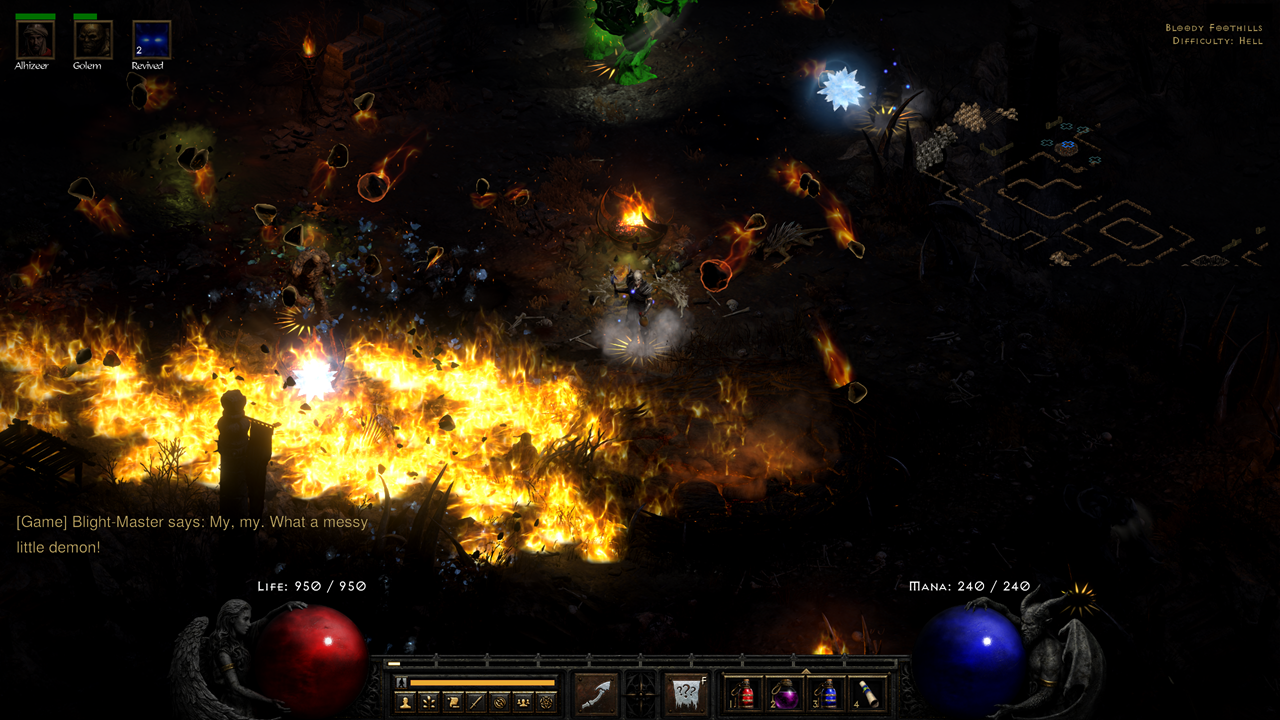Toggle the automap globe icon

pyautogui.click(x=499, y=702)
